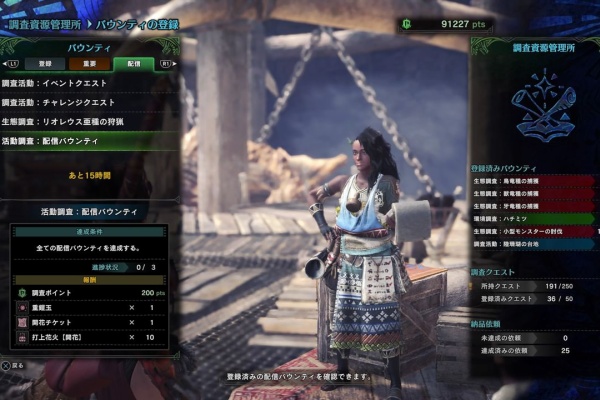Click the 重鎧玉 reward row
Image resolution: width=600 pixels, height=400 pixels.
click(x=90, y=309)
